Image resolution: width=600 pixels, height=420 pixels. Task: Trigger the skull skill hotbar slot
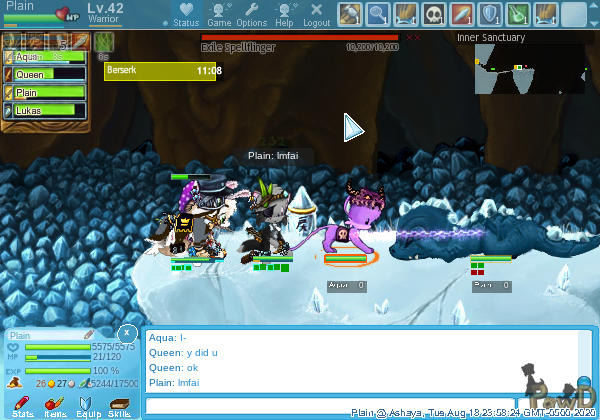click(434, 14)
